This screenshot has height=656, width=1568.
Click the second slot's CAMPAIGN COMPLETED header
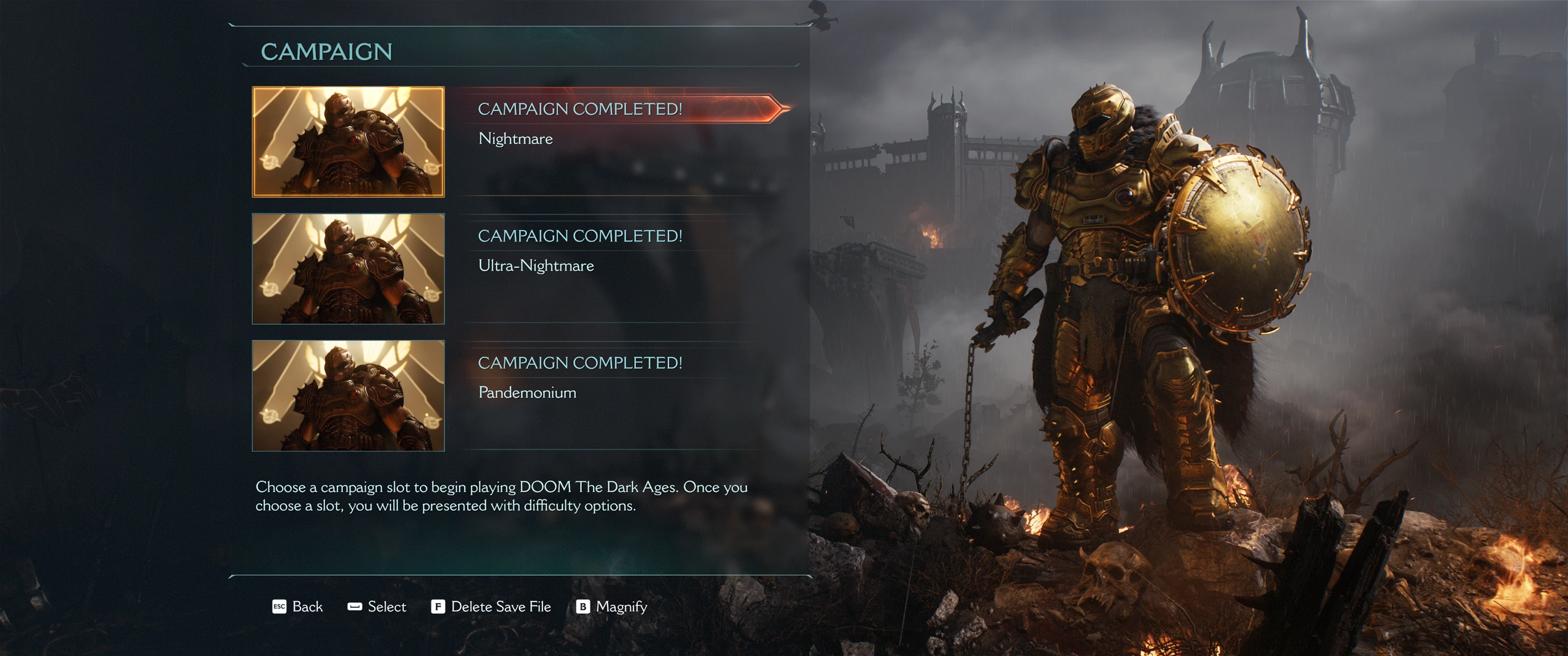(x=581, y=237)
